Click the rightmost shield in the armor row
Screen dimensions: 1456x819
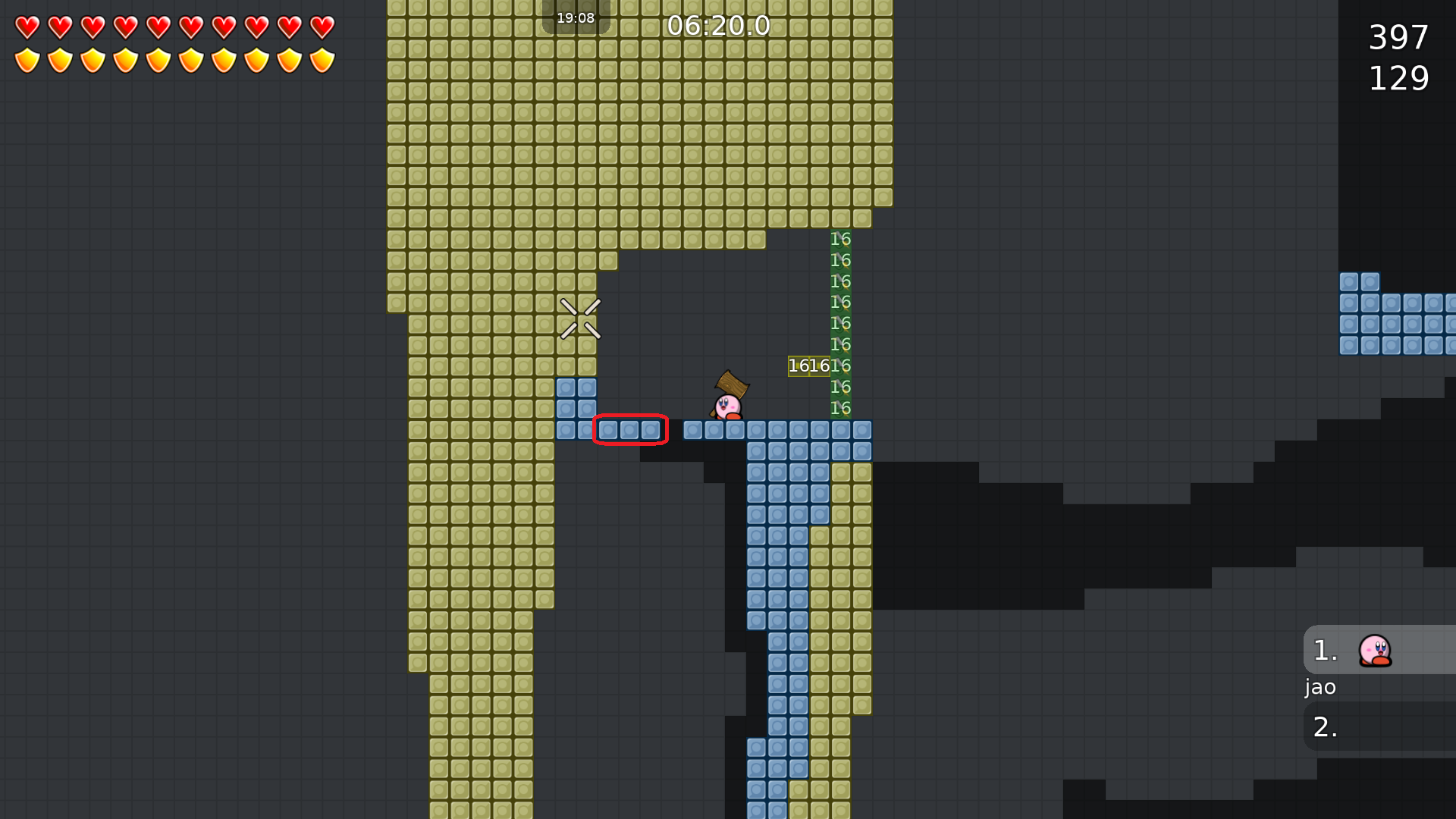(321, 60)
